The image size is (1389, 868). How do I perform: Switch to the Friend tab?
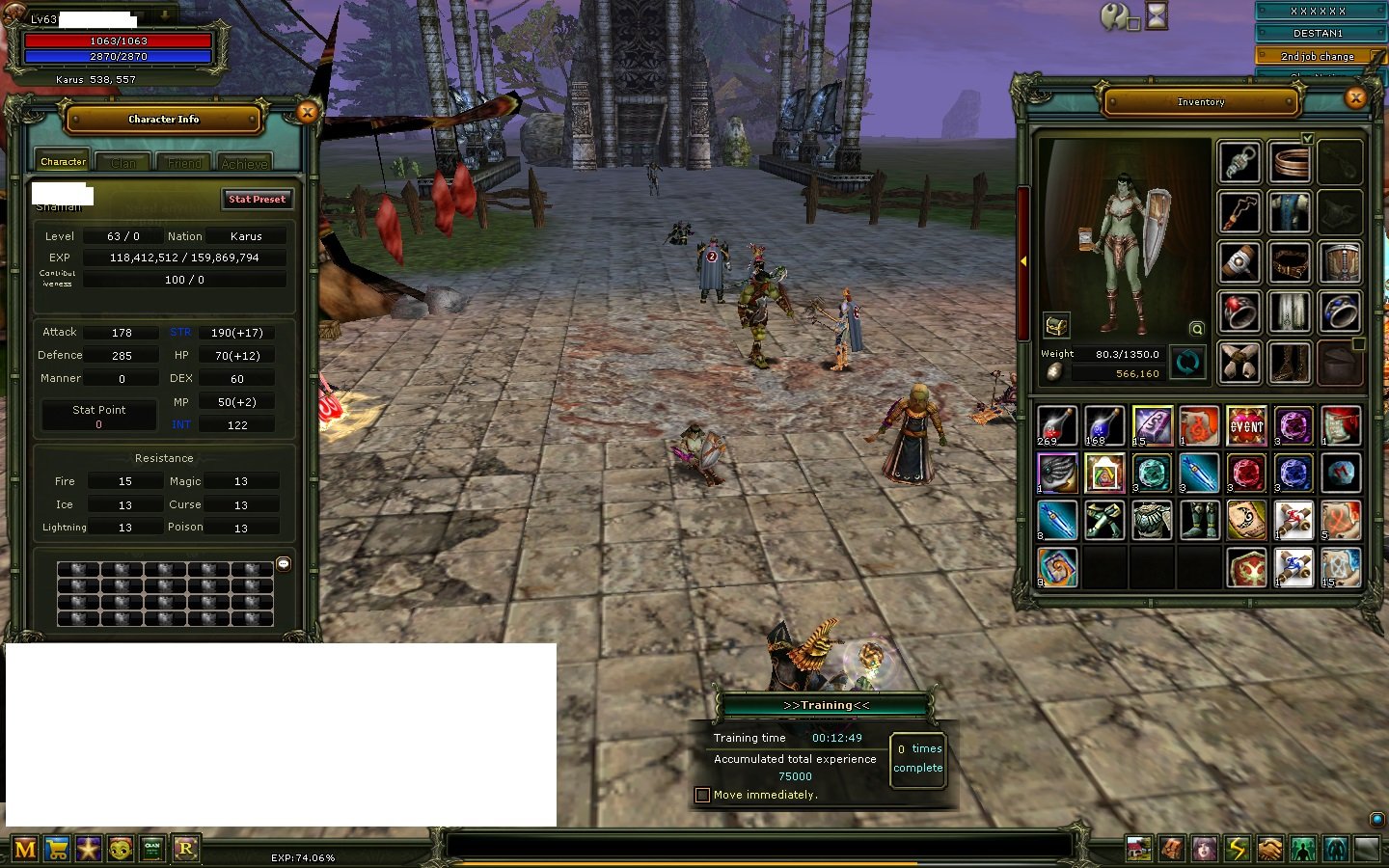tap(184, 163)
